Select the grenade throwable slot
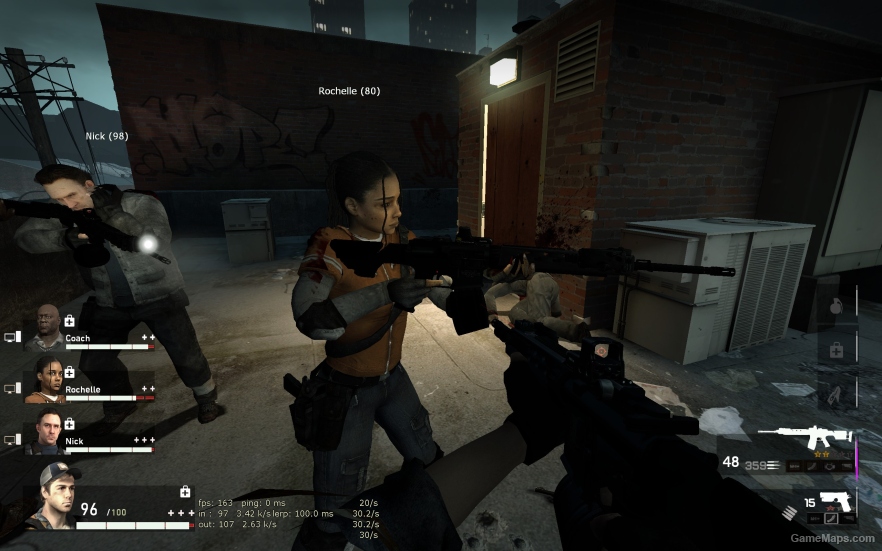The image size is (882, 551). tap(837, 305)
